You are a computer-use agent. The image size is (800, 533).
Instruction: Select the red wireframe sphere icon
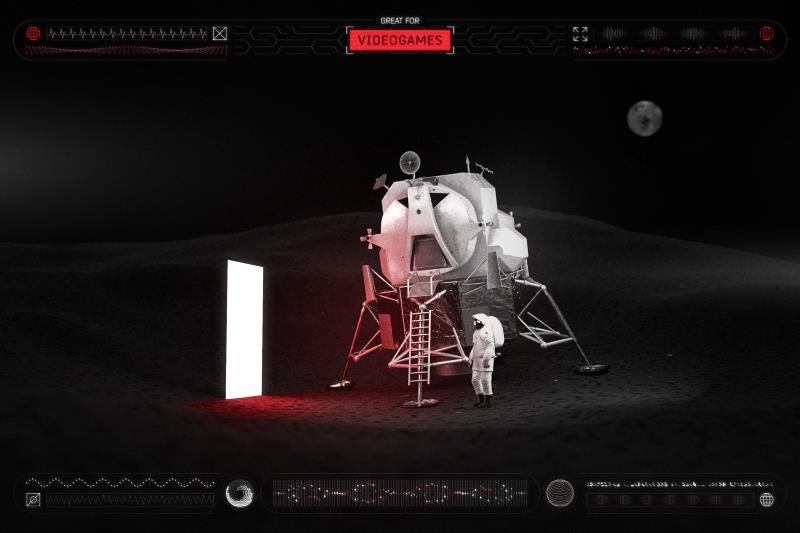click(559, 493)
